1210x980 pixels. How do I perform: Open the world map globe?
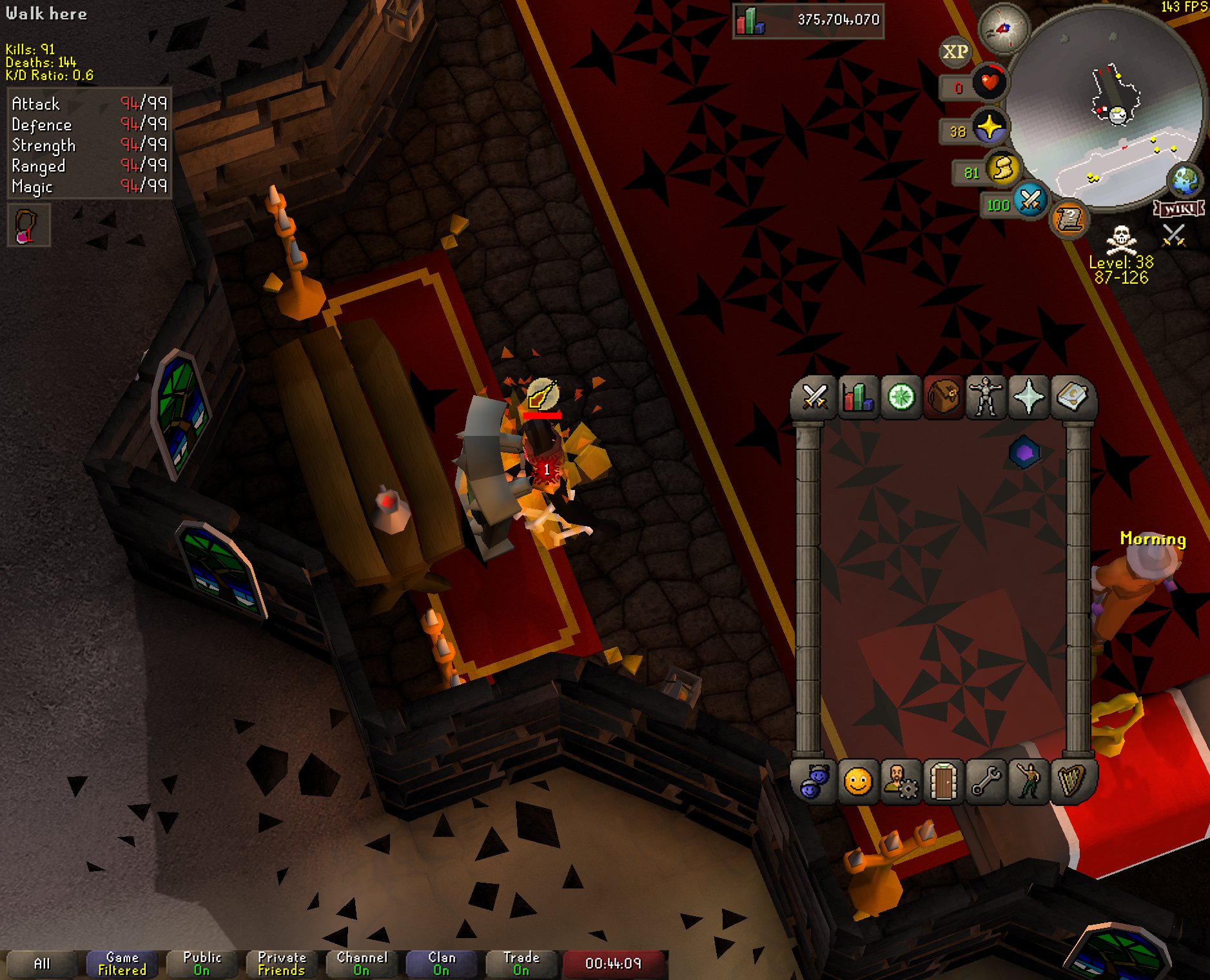pyautogui.click(x=1185, y=181)
